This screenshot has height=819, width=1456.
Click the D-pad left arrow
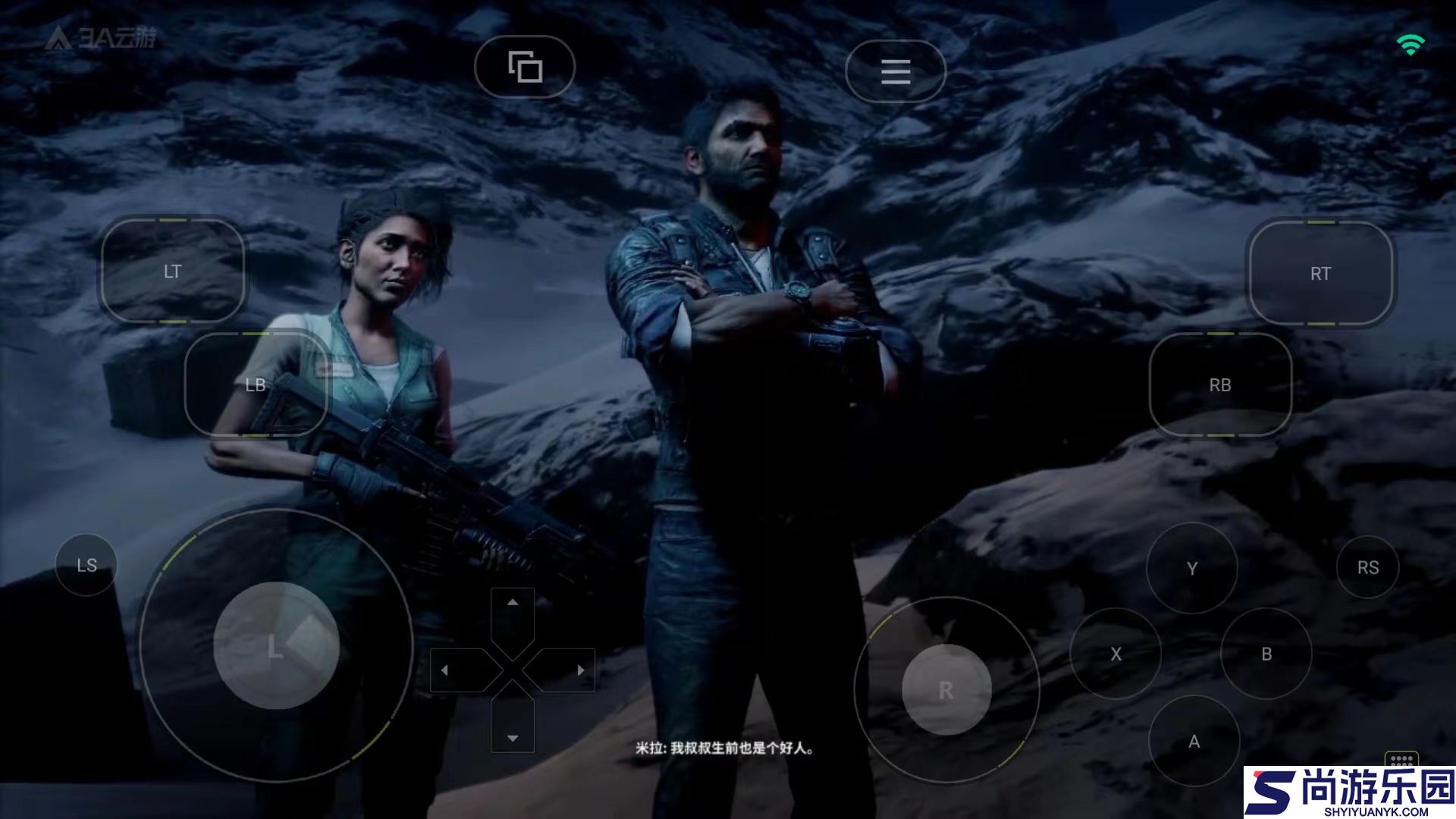click(x=445, y=670)
